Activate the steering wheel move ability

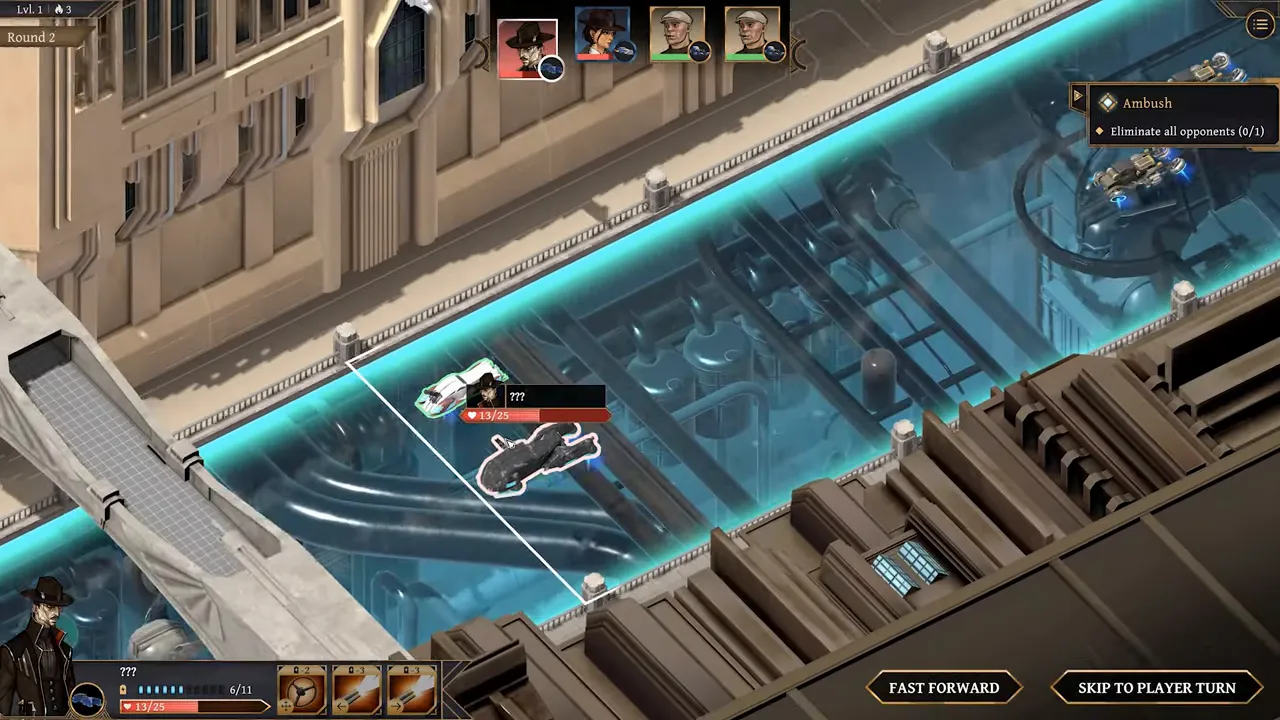(x=301, y=690)
